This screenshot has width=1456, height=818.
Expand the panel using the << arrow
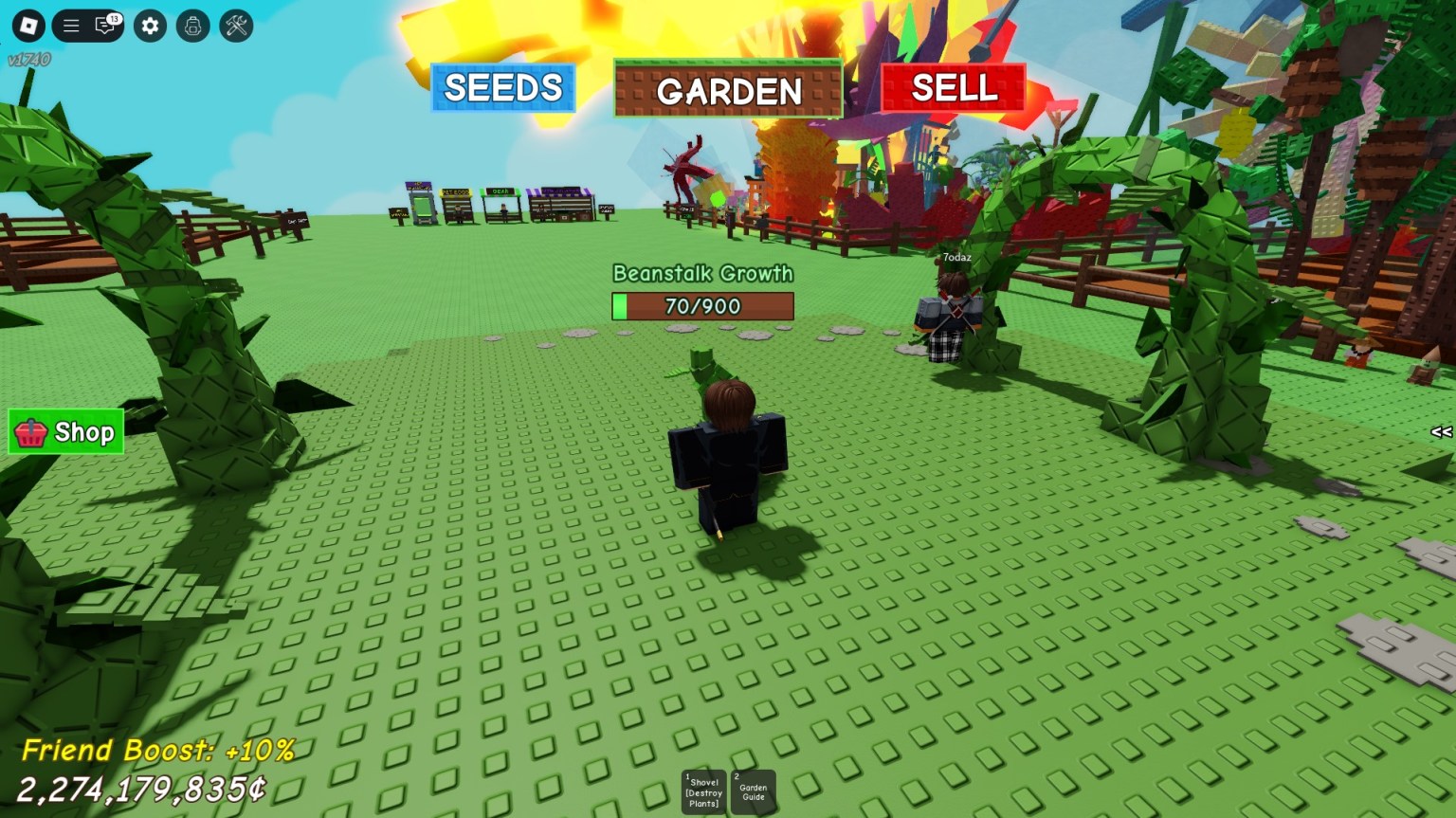pos(1441,433)
